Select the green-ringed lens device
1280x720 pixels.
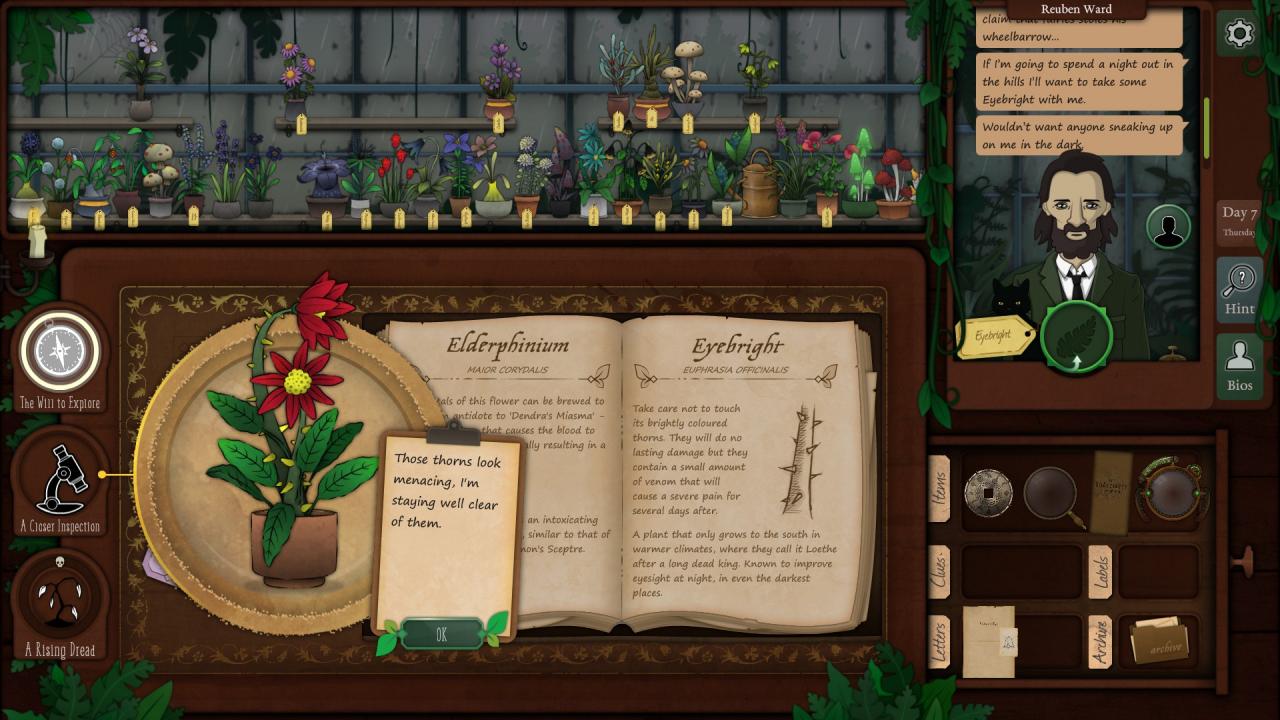pyautogui.click(x=1171, y=491)
